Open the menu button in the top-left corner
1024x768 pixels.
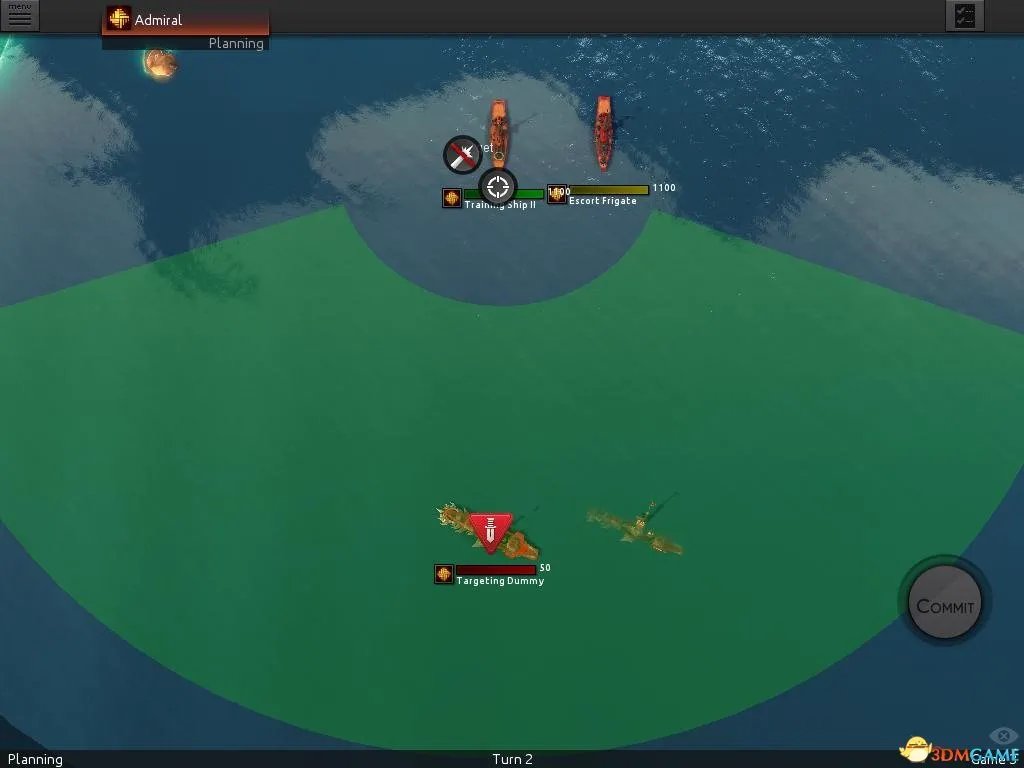tap(20, 15)
